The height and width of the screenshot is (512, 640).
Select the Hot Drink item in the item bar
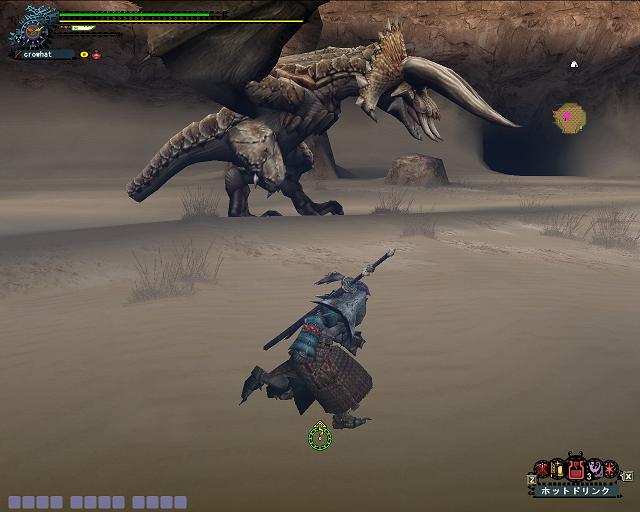coord(576,468)
